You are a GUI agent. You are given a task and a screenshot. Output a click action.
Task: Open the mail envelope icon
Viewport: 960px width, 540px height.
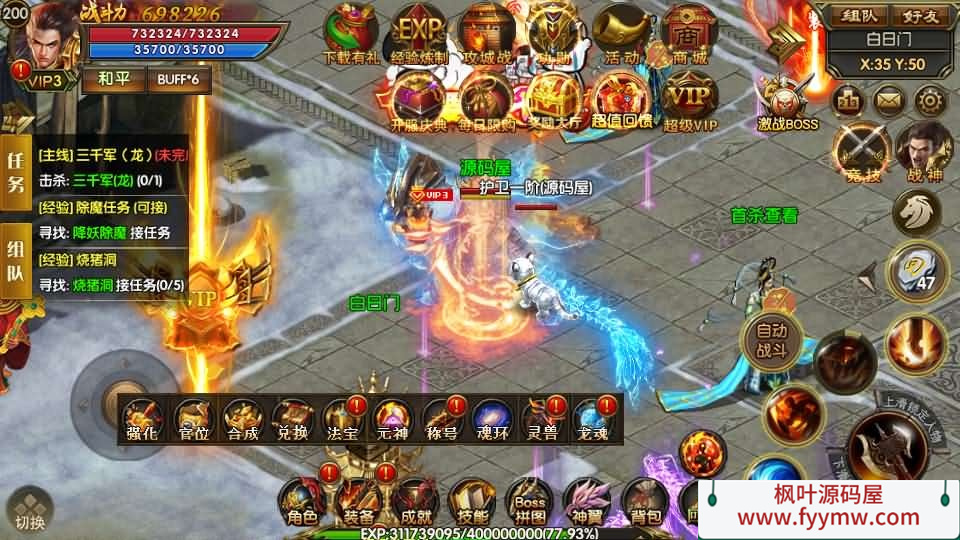(889, 100)
